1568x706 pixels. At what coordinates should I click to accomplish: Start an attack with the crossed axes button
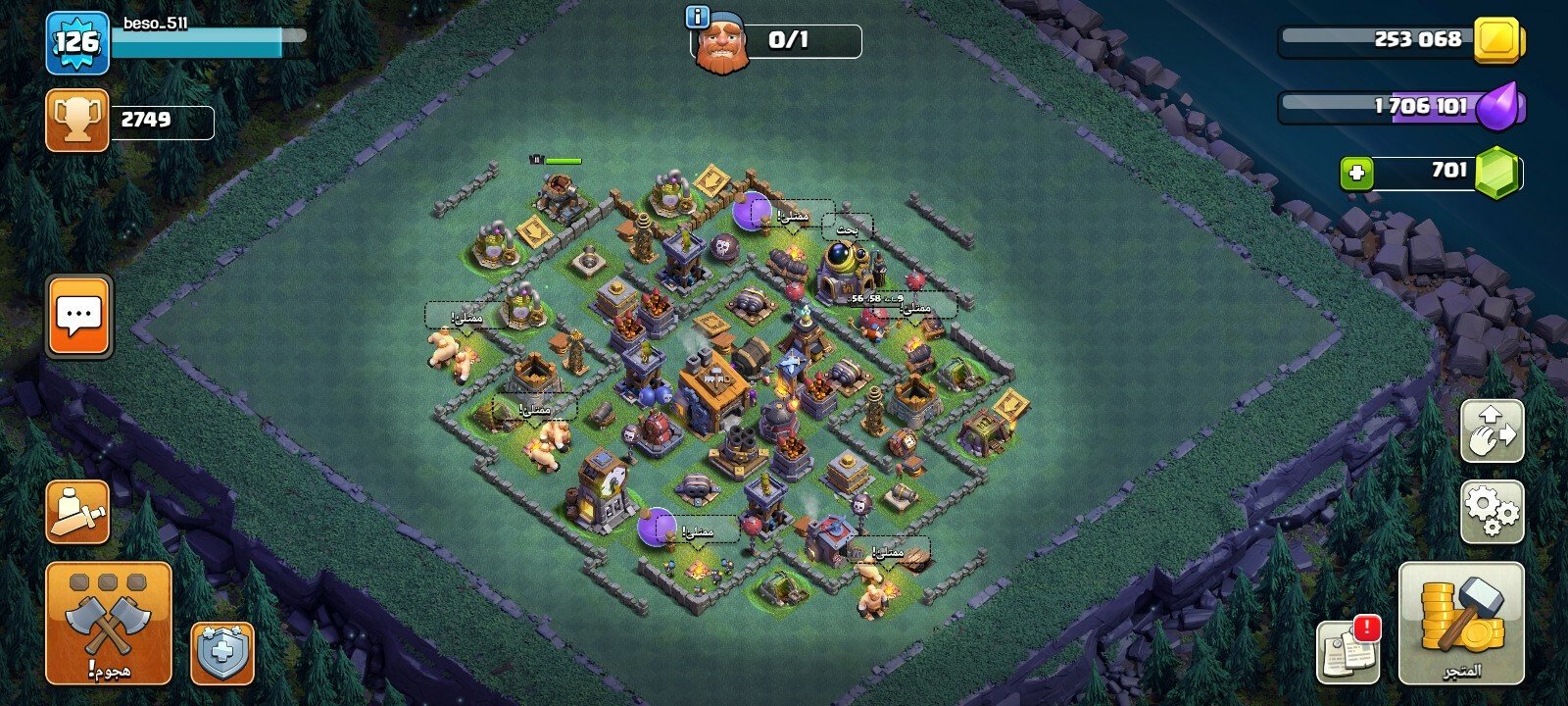108,623
